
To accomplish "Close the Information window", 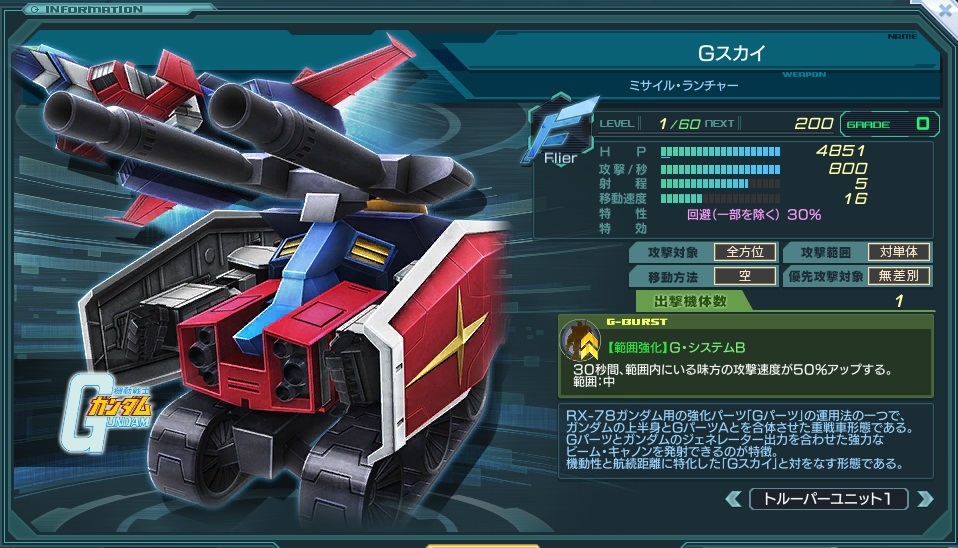I will click(945, 10).
